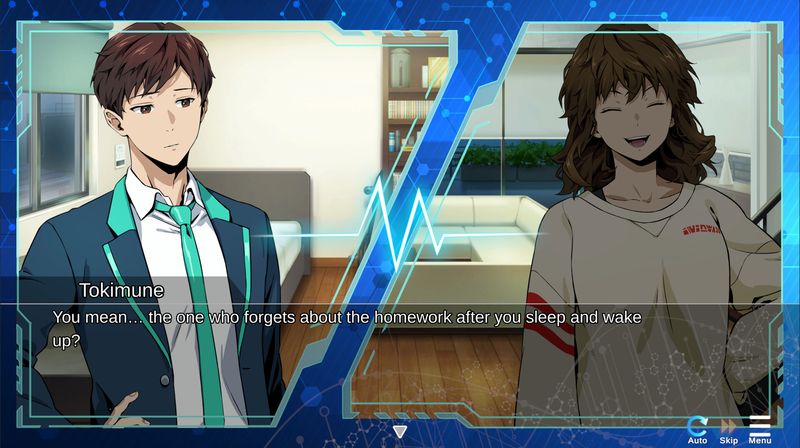The height and width of the screenshot is (448, 800).
Task: Open the Menu button
Action: point(760,428)
